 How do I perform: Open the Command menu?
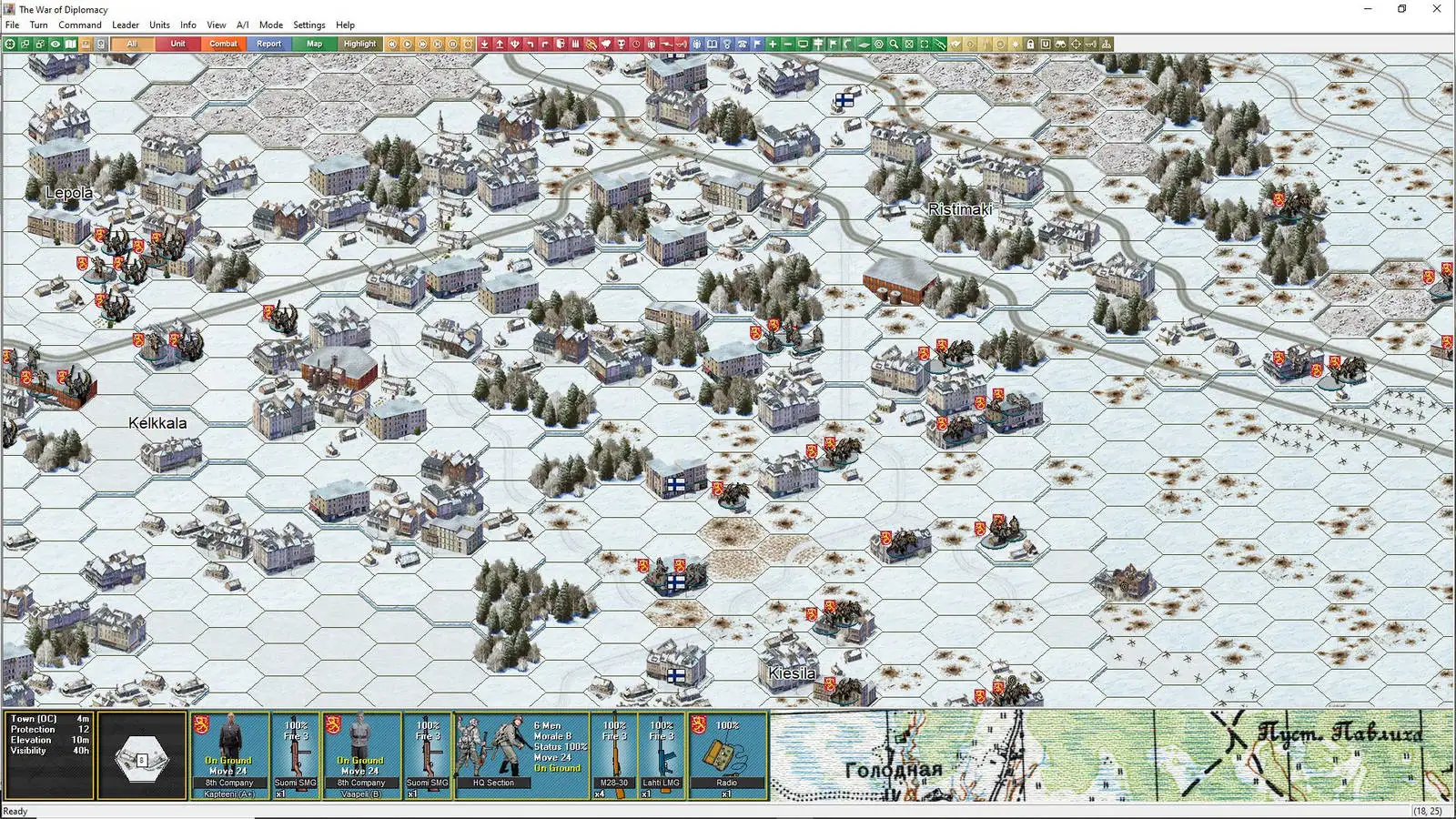(80, 25)
